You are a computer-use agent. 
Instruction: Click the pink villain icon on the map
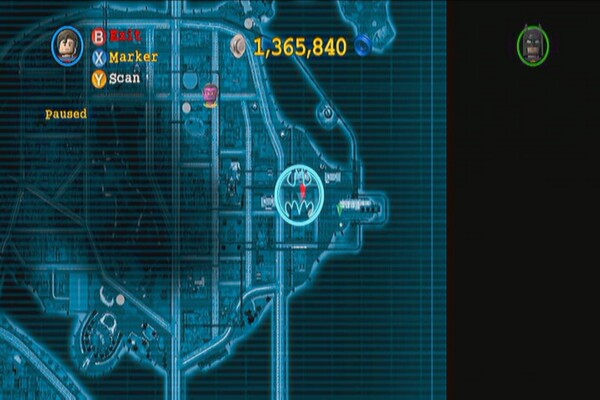[210, 94]
